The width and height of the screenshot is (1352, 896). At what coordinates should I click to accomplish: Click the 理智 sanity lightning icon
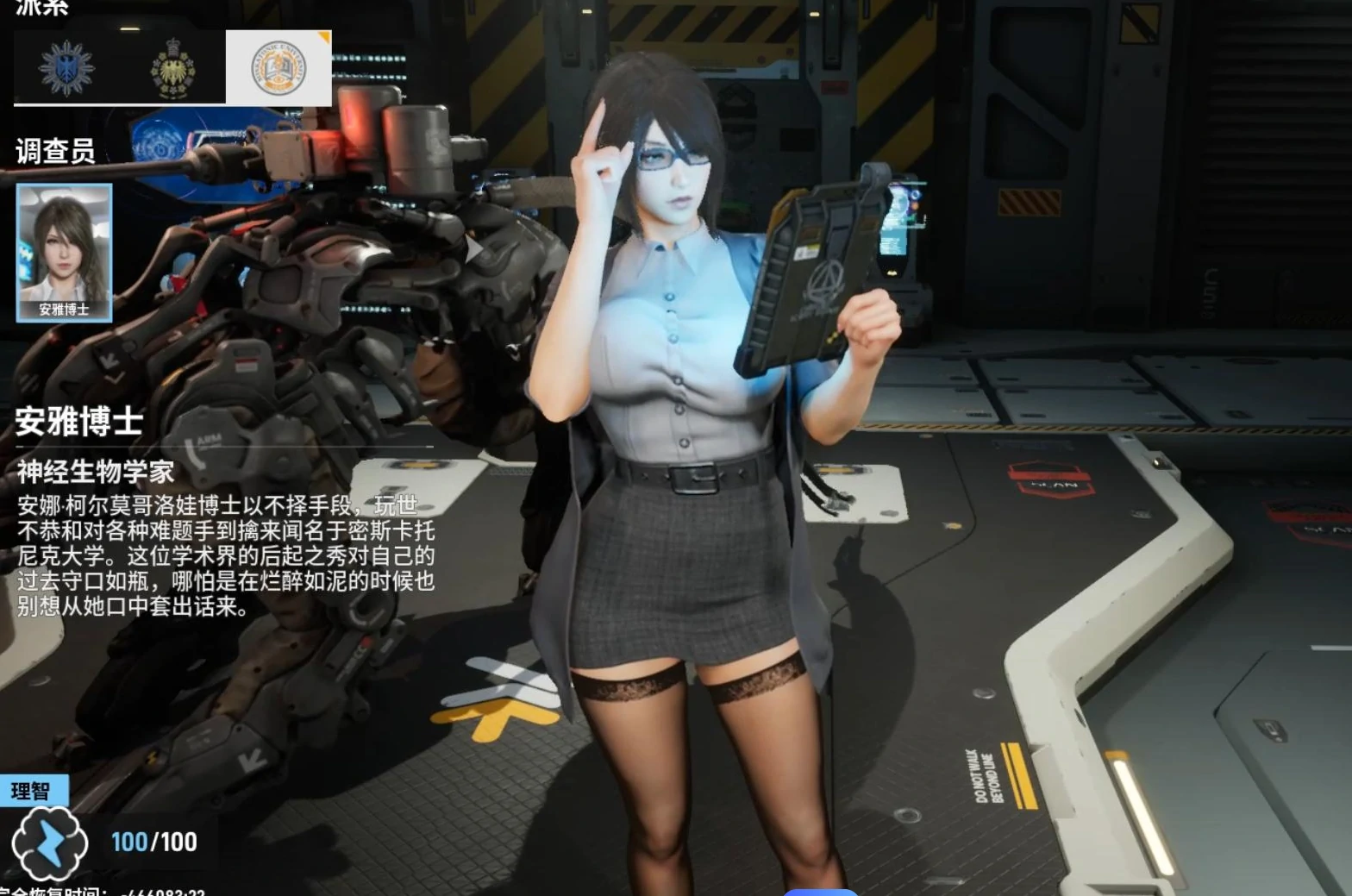tap(49, 843)
